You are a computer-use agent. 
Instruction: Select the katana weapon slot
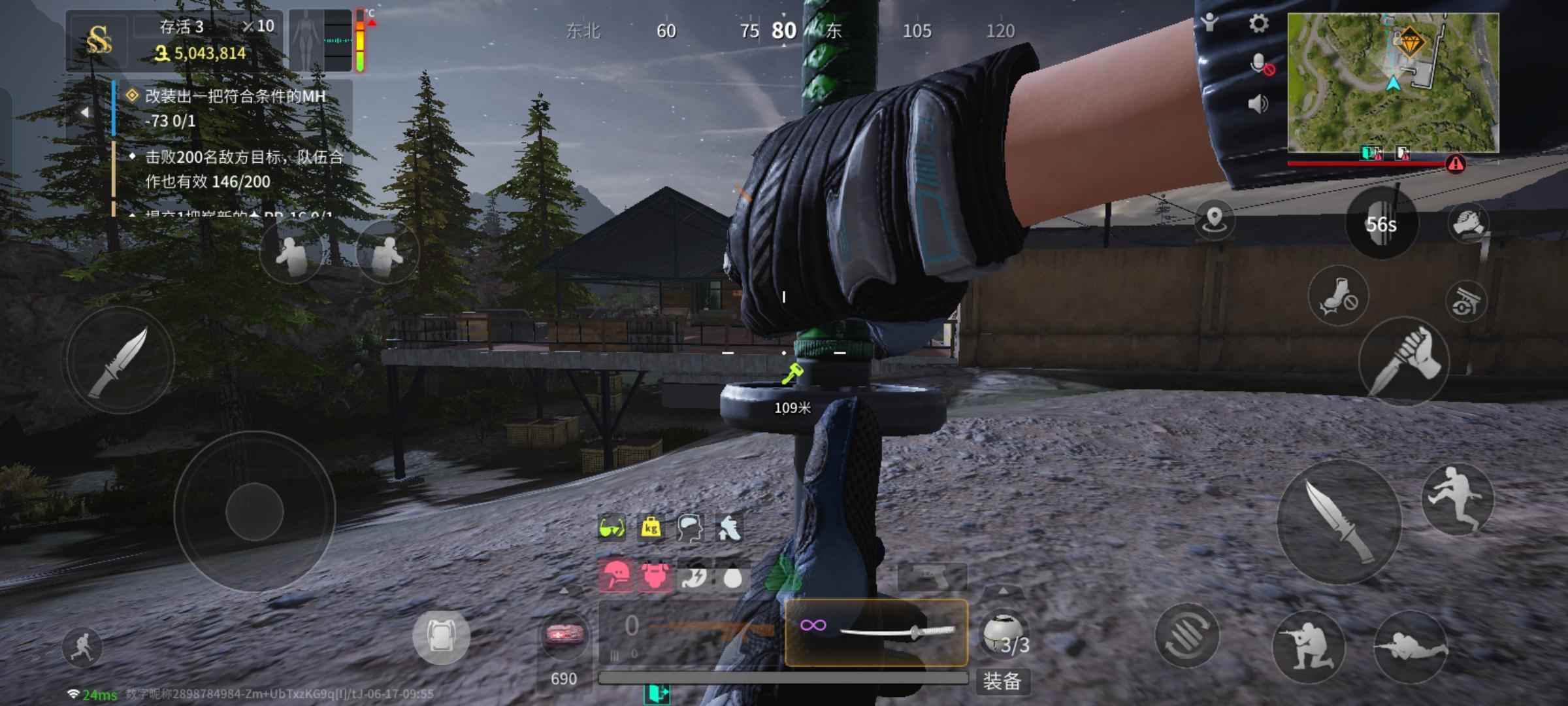point(876,632)
